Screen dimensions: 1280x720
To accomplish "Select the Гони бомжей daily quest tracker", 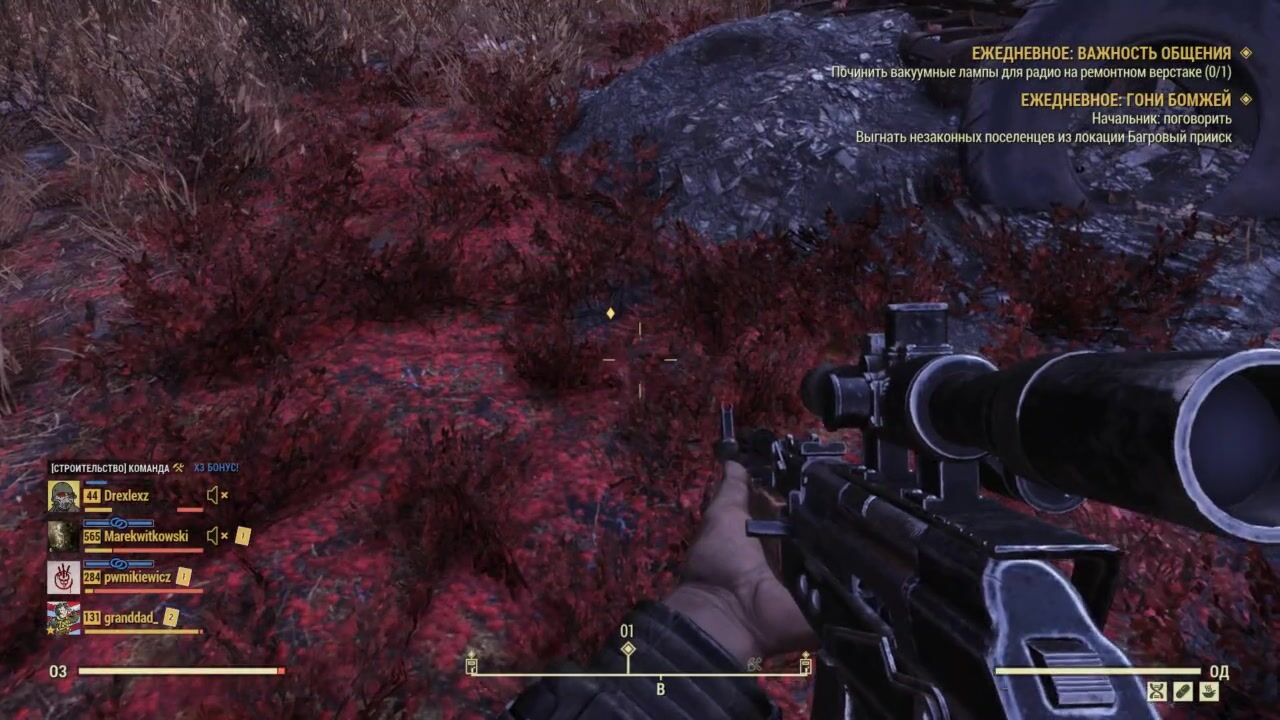I will coord(1125,99).
